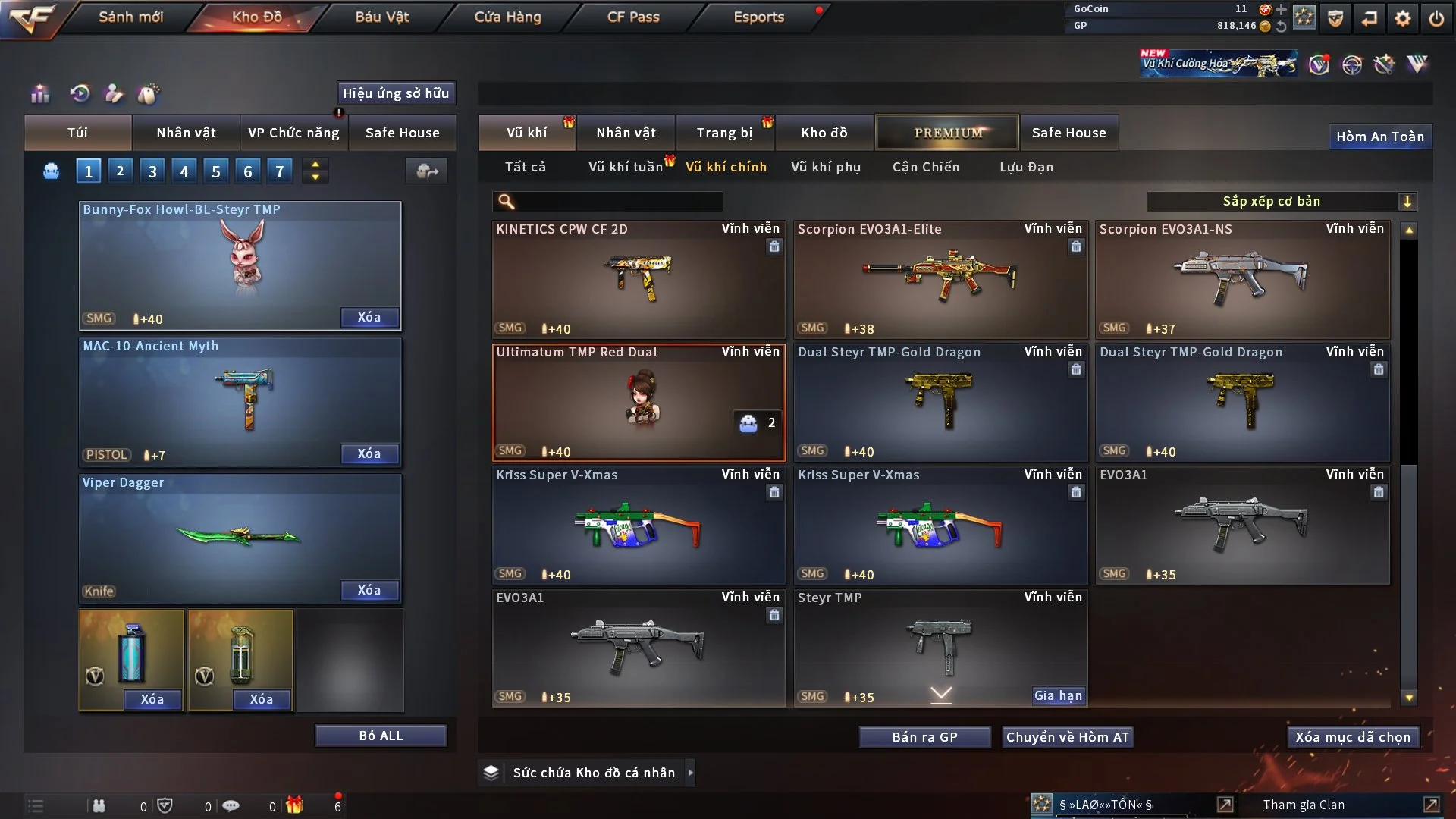Click Chuyển về Hòm AT button
The image size is (1456, 819).
pos(1067,737)
